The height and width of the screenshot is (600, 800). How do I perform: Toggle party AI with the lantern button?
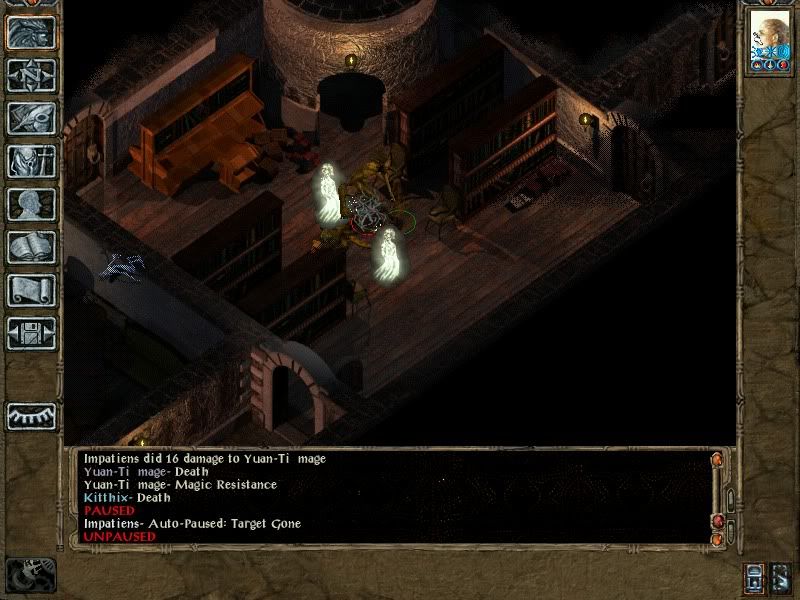(754, 578)
